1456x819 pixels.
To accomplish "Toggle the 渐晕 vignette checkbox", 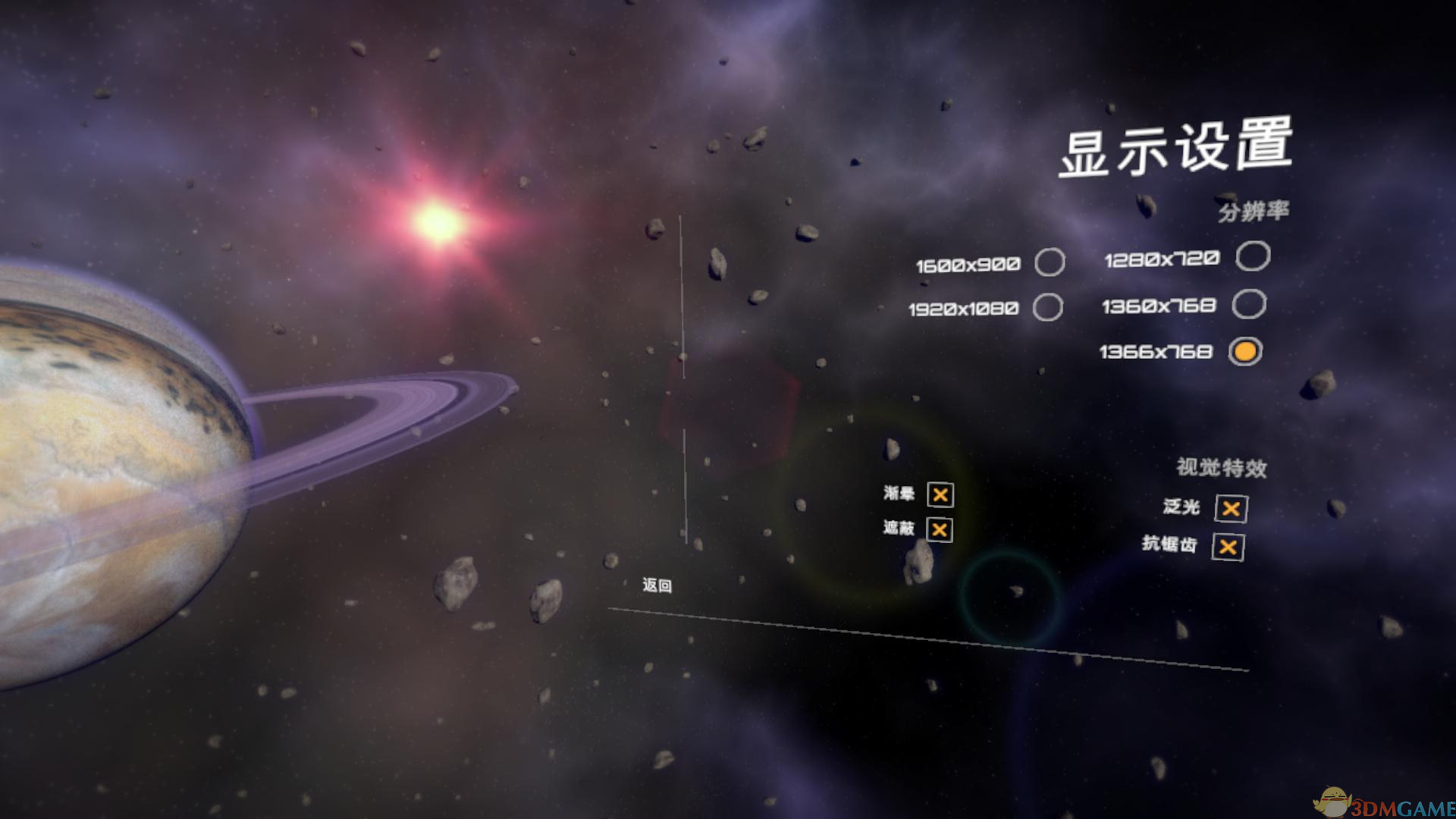I will click(x=940, y=495).
